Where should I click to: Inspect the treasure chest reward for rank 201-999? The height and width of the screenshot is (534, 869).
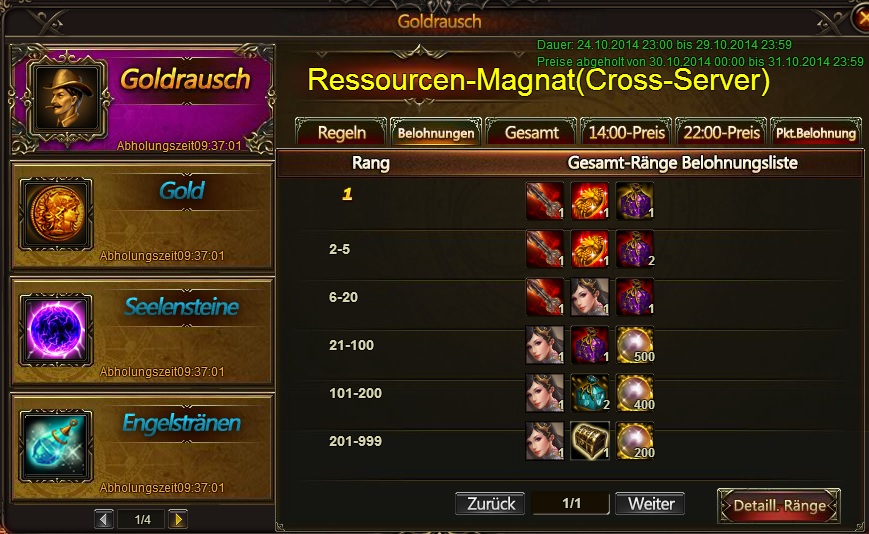click(x=590, y=440)
